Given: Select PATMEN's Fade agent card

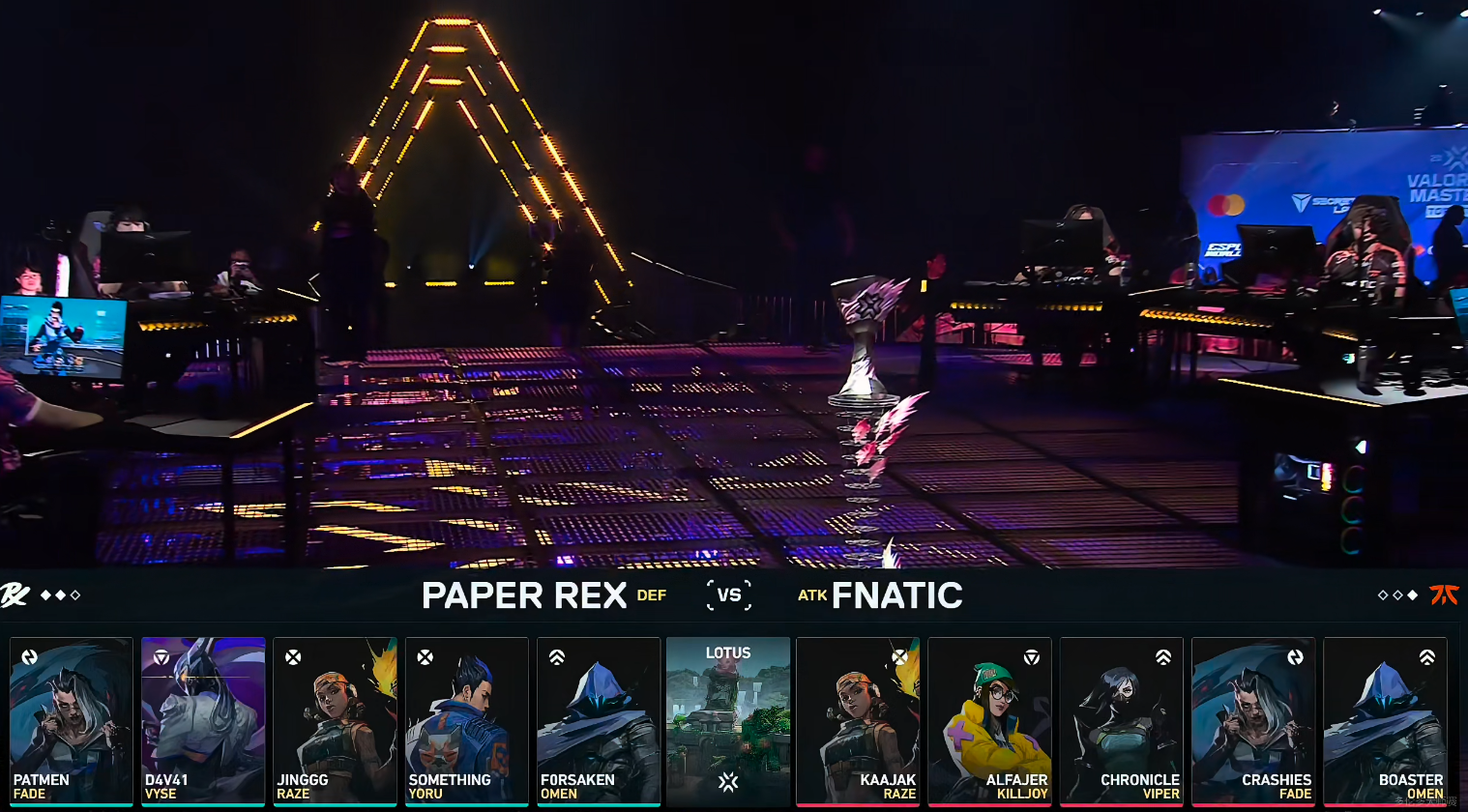Looking at the screenshot, I should coord(71,720).
